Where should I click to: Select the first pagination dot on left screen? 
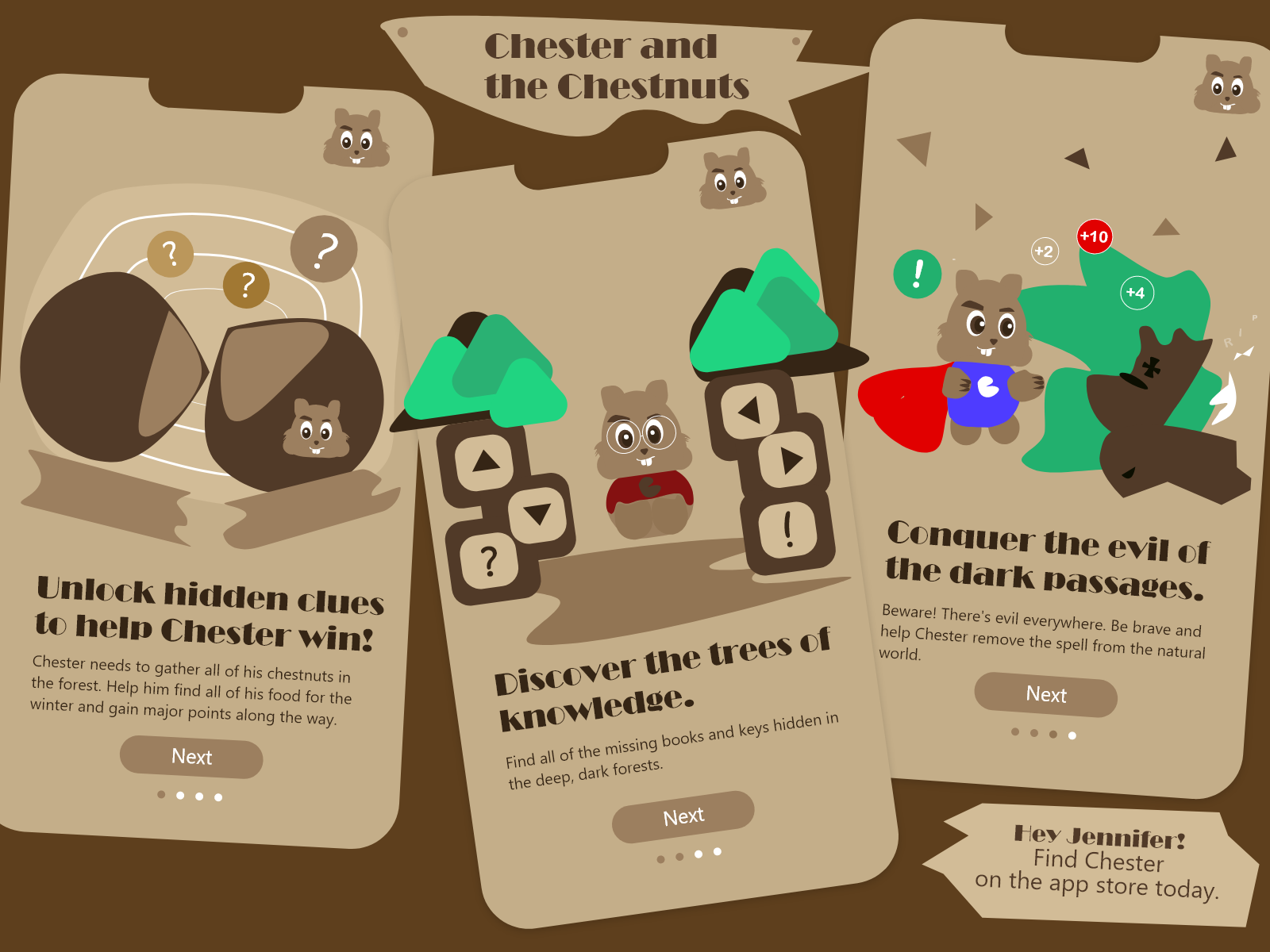click(x=160, y=794)
